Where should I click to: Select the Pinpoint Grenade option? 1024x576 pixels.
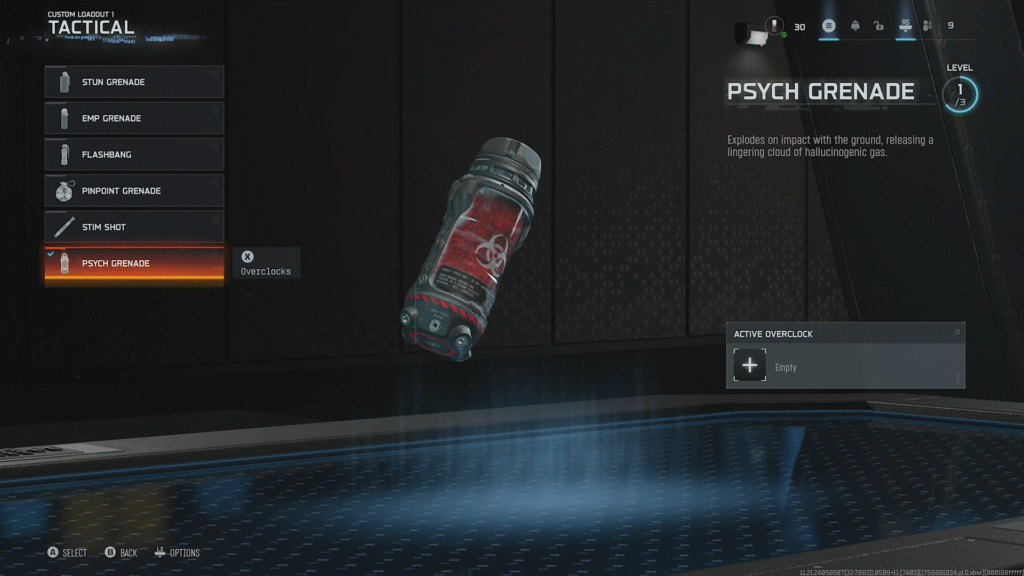(134, 191)
